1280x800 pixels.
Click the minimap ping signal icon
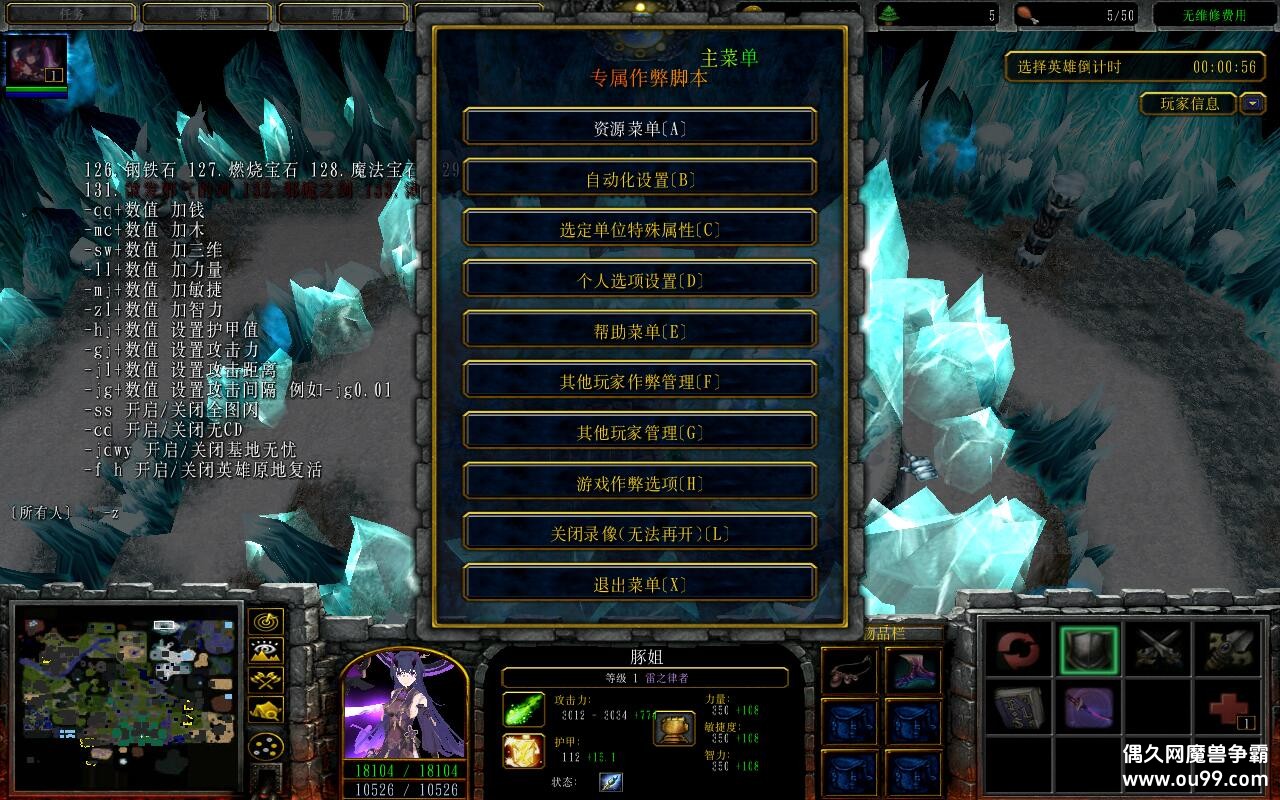pyautogui.click(x=265, y=622)
